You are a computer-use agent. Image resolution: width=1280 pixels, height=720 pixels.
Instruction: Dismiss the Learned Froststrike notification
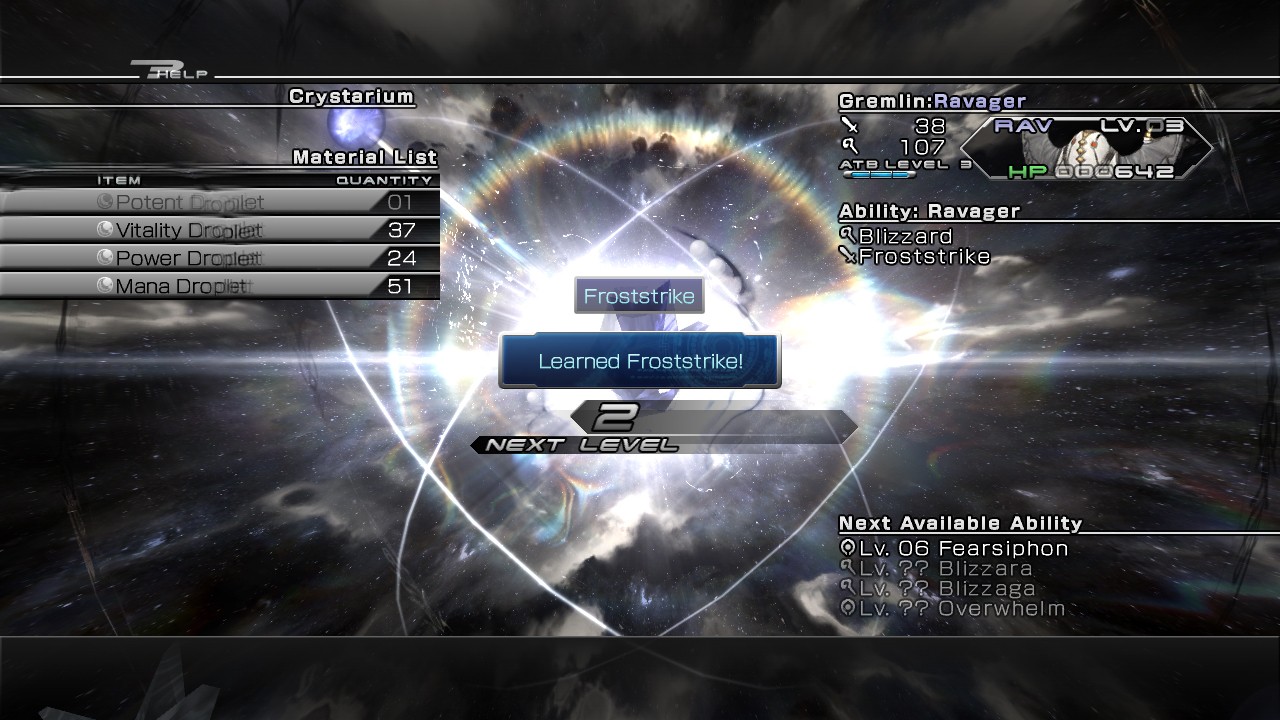point(639,360)
